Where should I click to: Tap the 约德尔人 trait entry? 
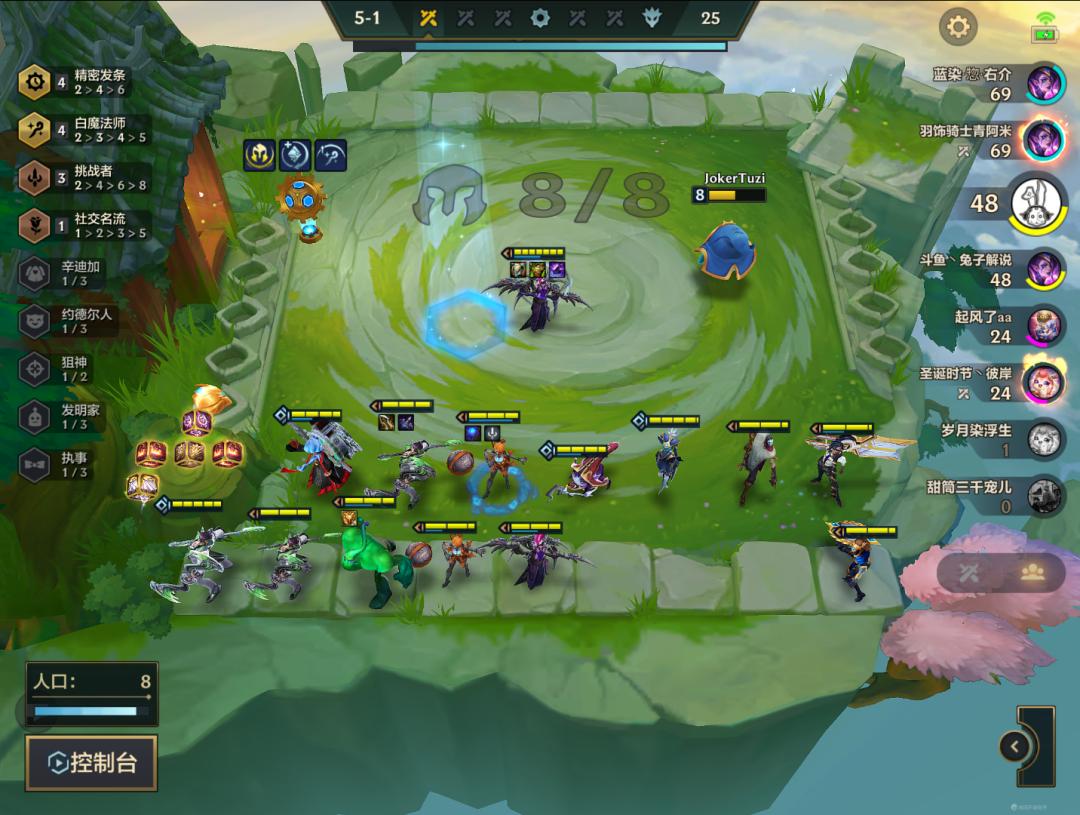pyautogui.click(x=70, y=321)
